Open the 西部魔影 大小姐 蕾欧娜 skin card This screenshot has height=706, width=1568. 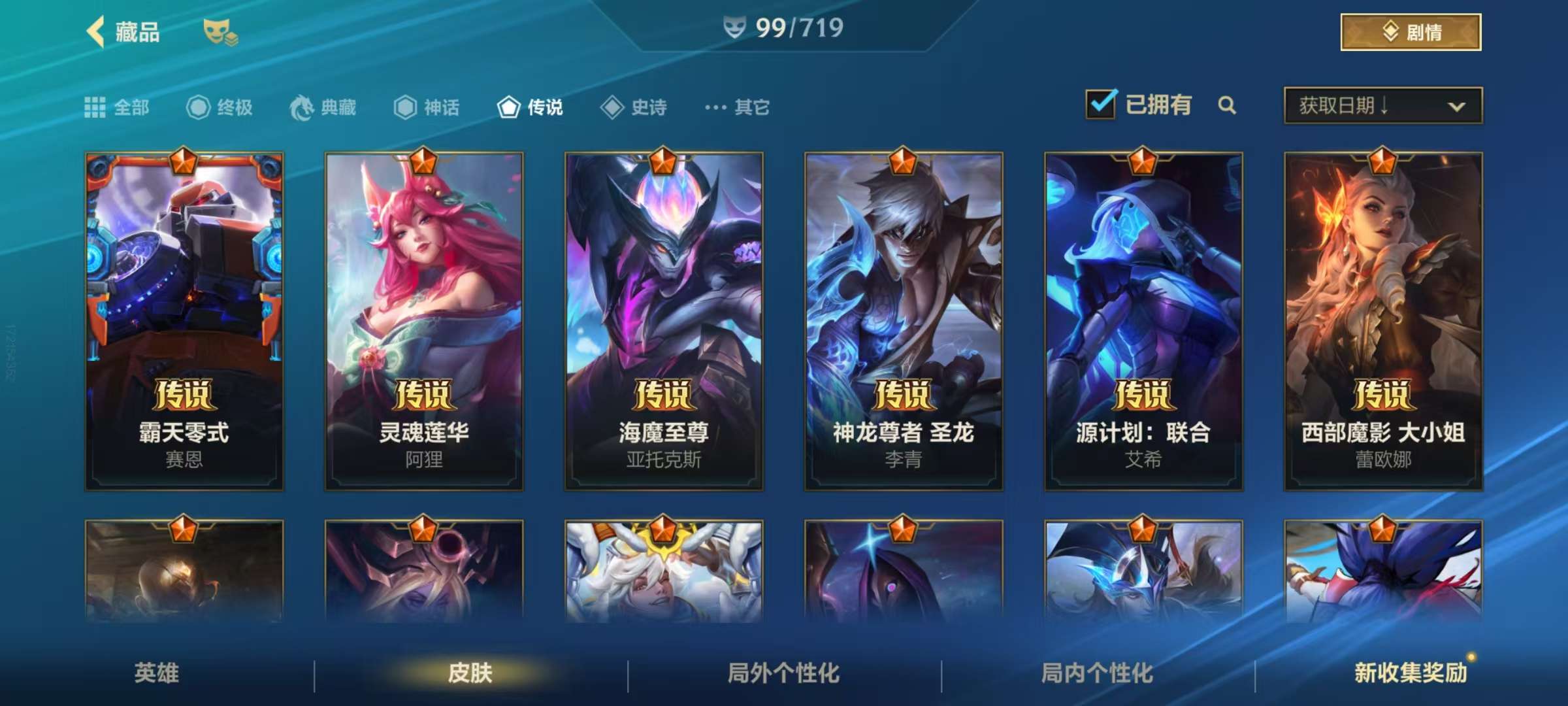coord(1383,321)
